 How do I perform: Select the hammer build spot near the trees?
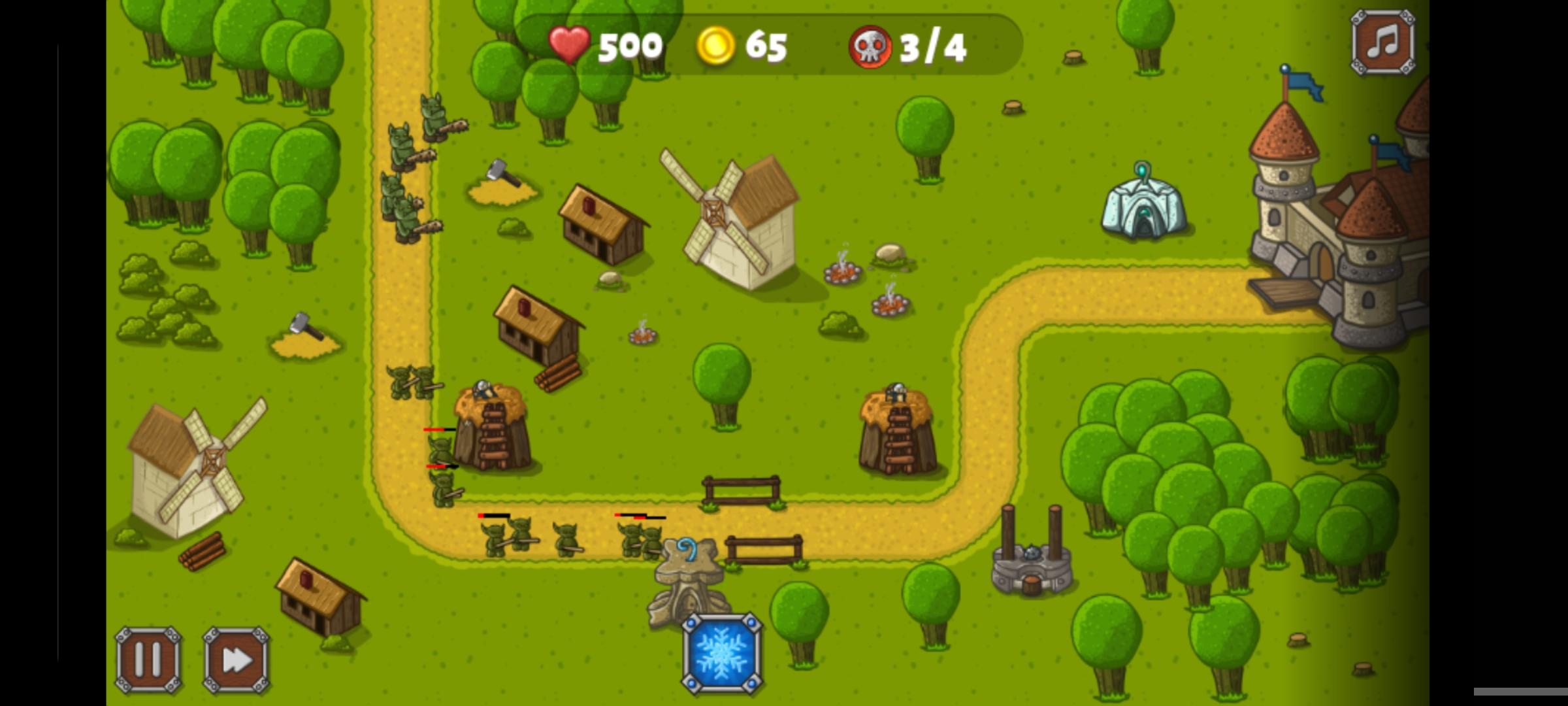500,180
